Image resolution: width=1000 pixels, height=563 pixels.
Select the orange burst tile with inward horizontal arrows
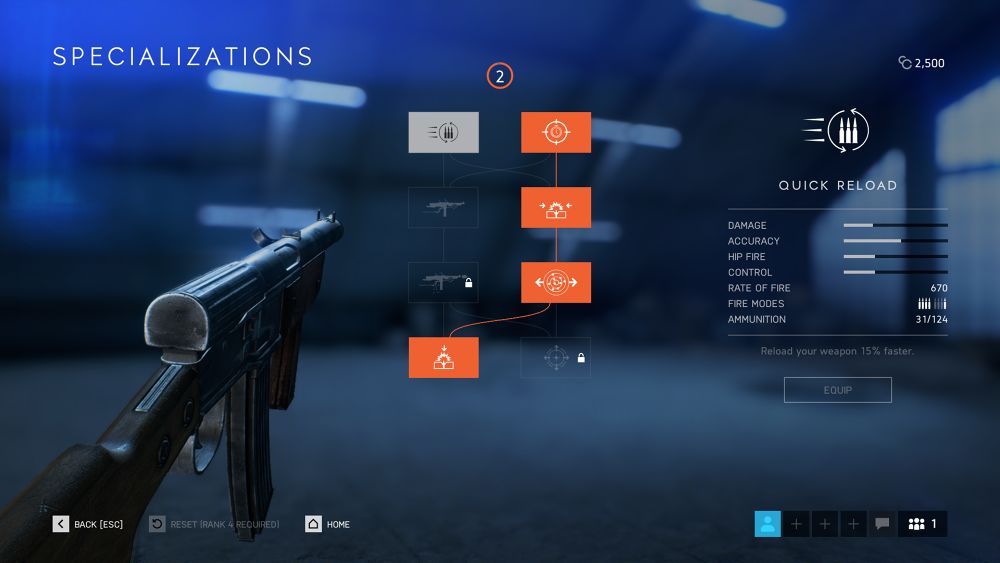(555, 207)
